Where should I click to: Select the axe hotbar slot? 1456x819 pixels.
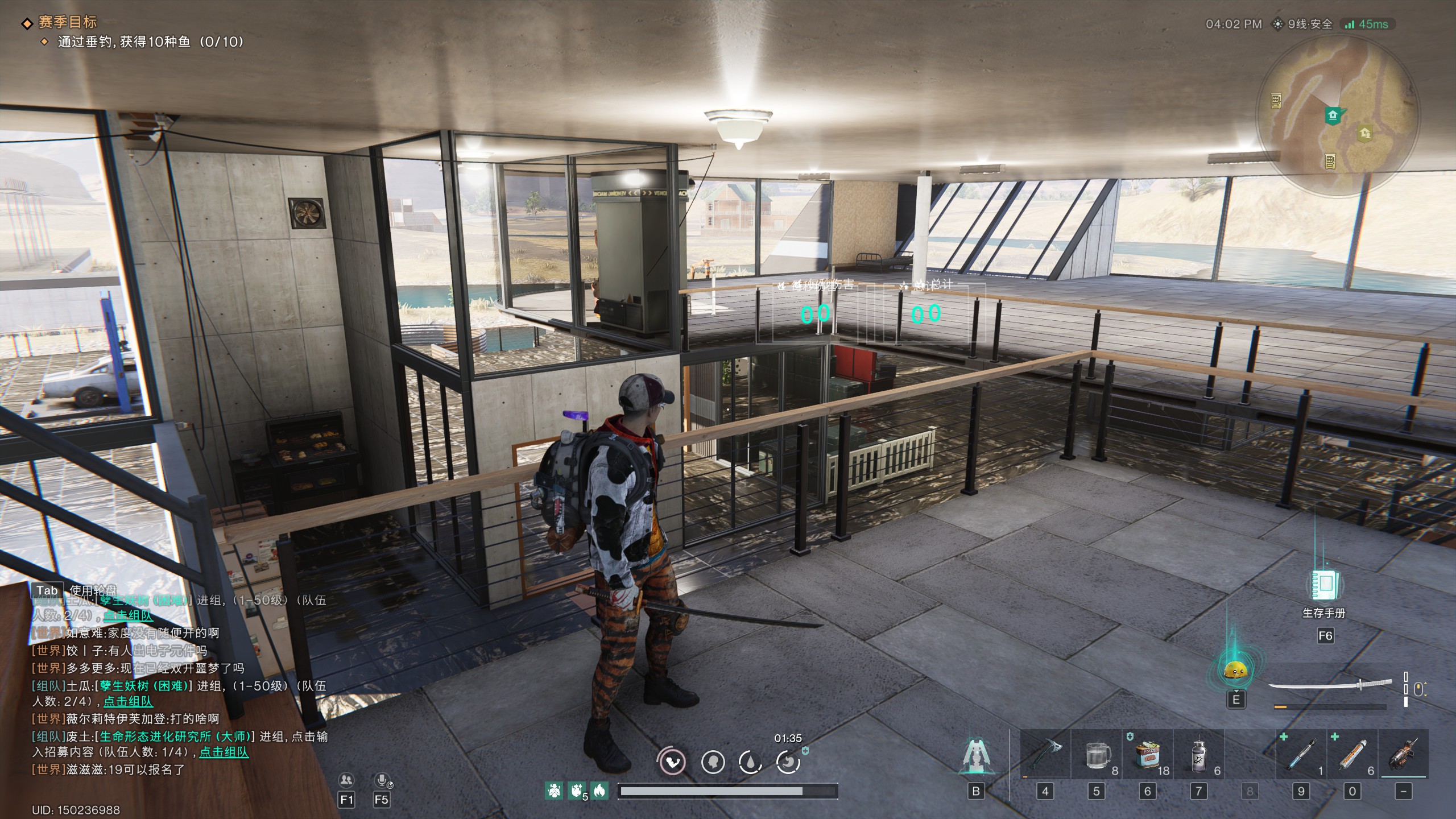pos(1045,755)
